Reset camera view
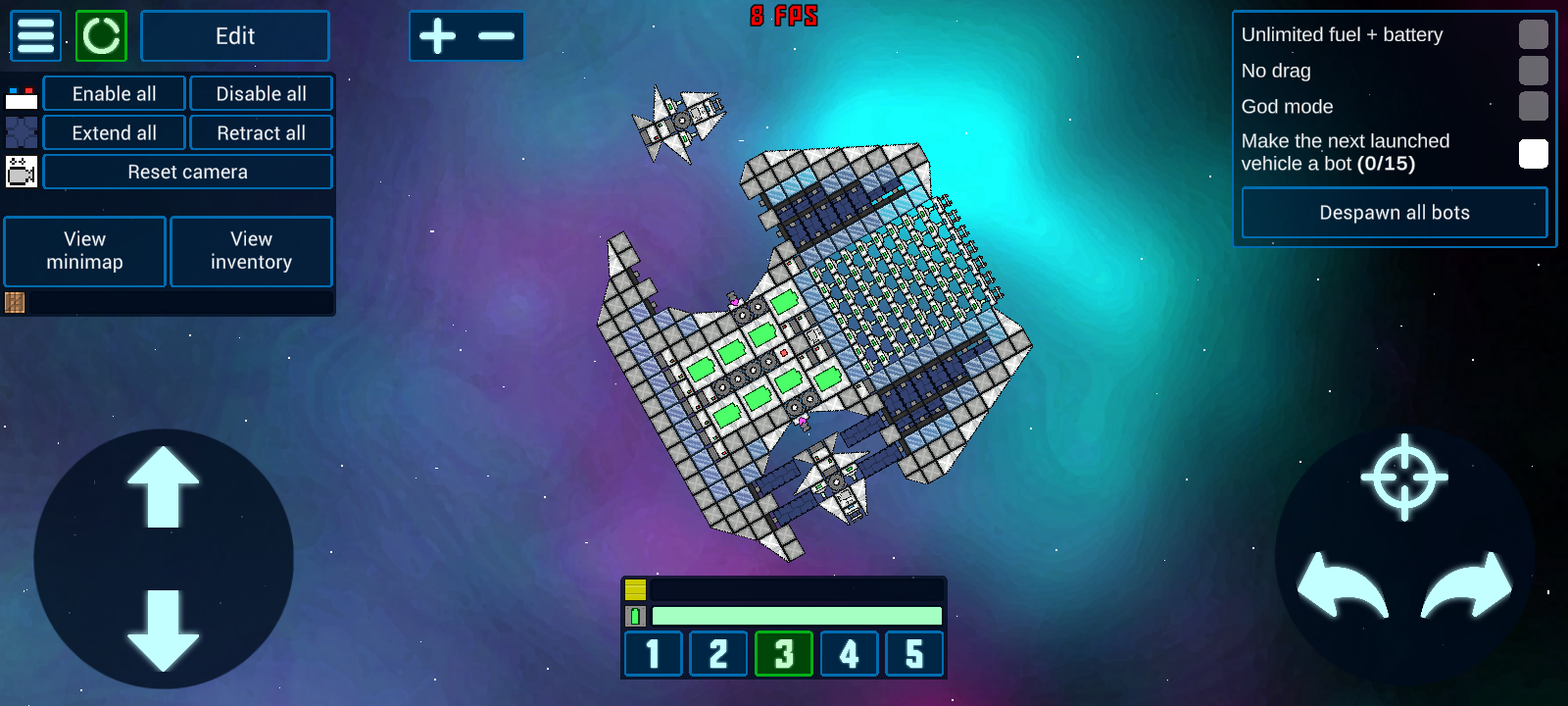Viewport: 1568px width, 706px height. tap(187, 173)
